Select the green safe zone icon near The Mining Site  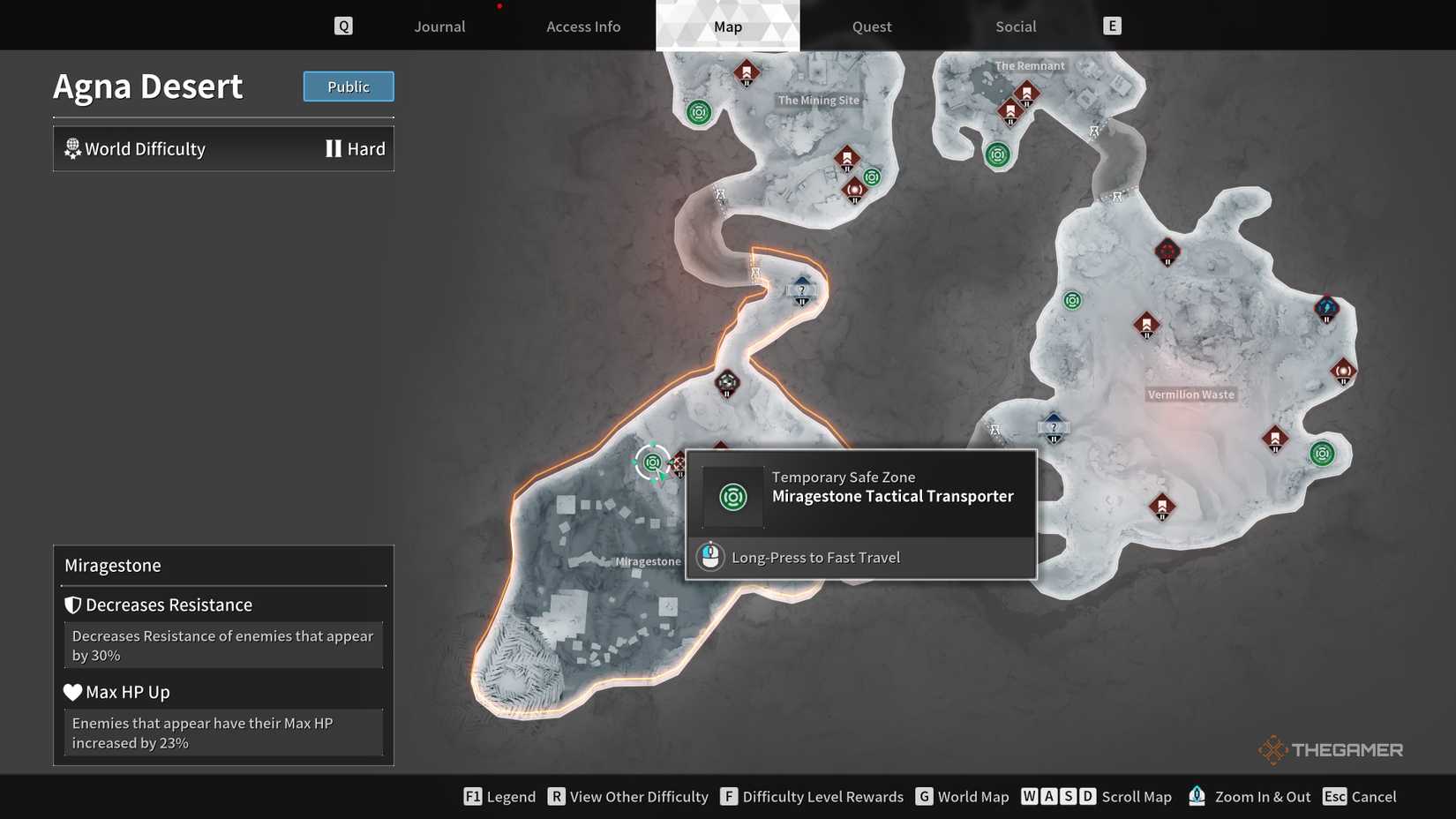coord(698,112)
